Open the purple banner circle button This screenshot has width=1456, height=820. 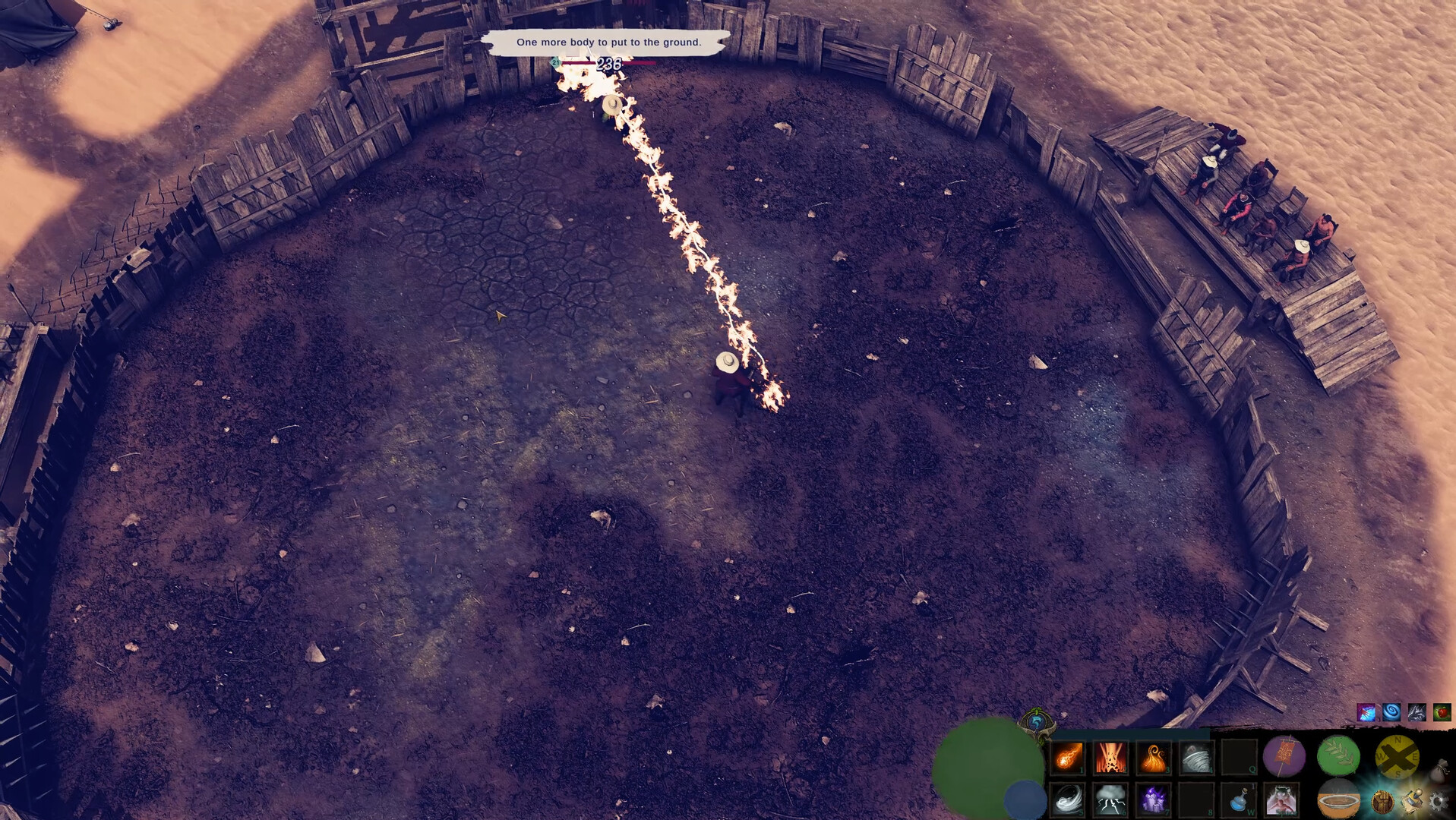click(1284, 756)
